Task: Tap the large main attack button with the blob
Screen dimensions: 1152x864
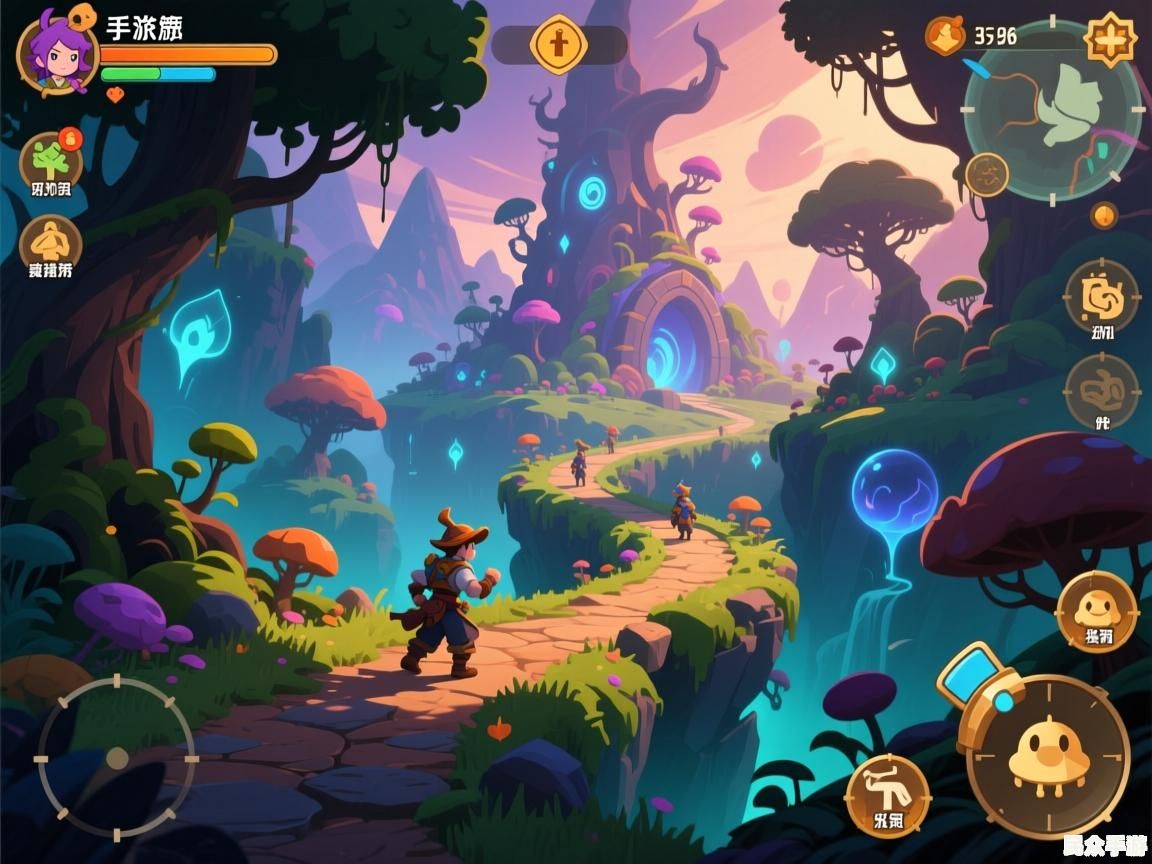Action: (1048, 756)
